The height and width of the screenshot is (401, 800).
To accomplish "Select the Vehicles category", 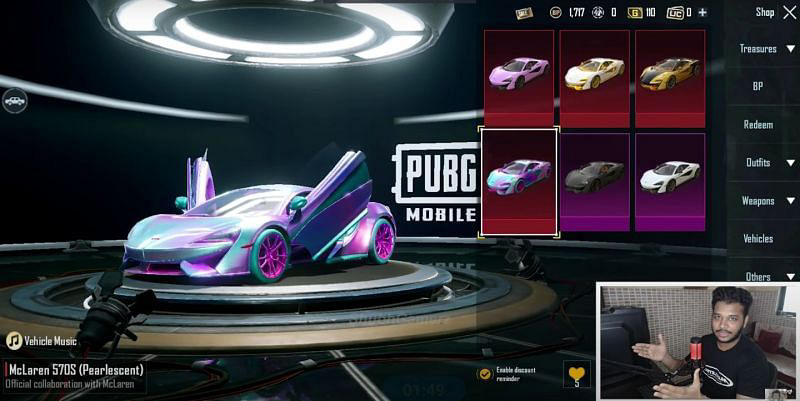I will (x=758, y=239).
